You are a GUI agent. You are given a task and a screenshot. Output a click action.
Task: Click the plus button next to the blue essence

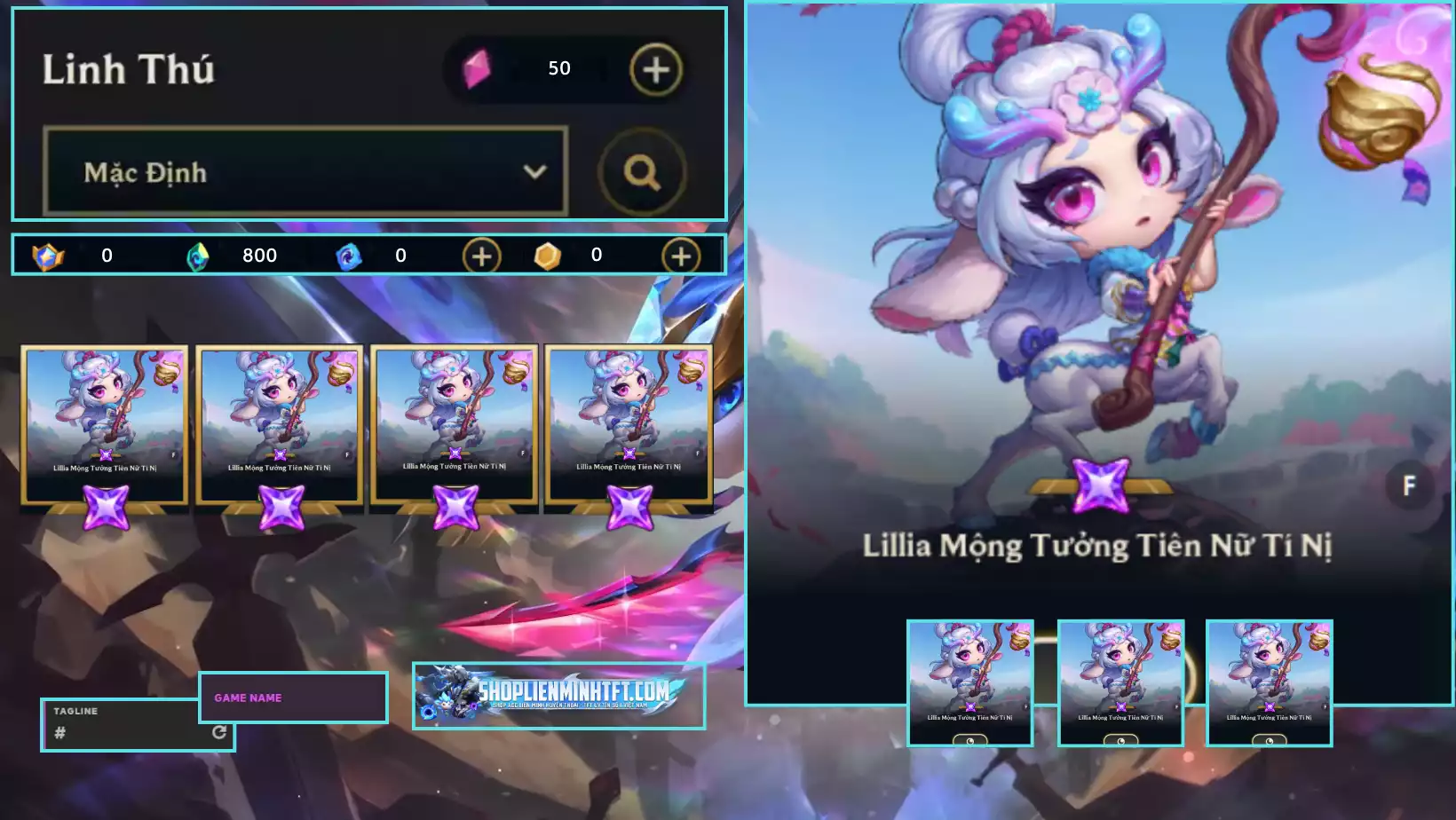pos(480,256)
